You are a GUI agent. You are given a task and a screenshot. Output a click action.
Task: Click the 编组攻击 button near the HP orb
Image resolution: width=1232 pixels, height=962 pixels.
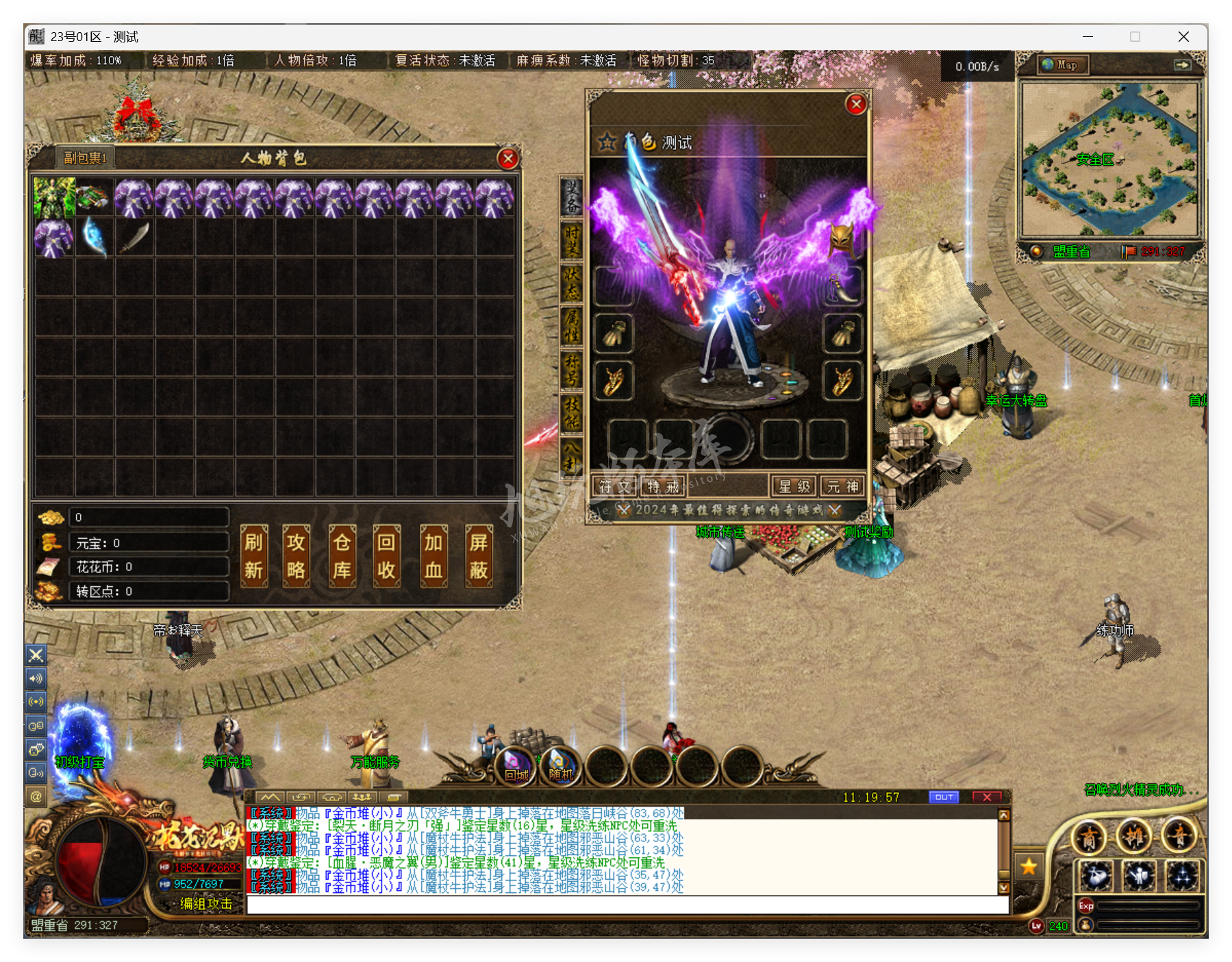pyautogui.click(x=207, y=904)
